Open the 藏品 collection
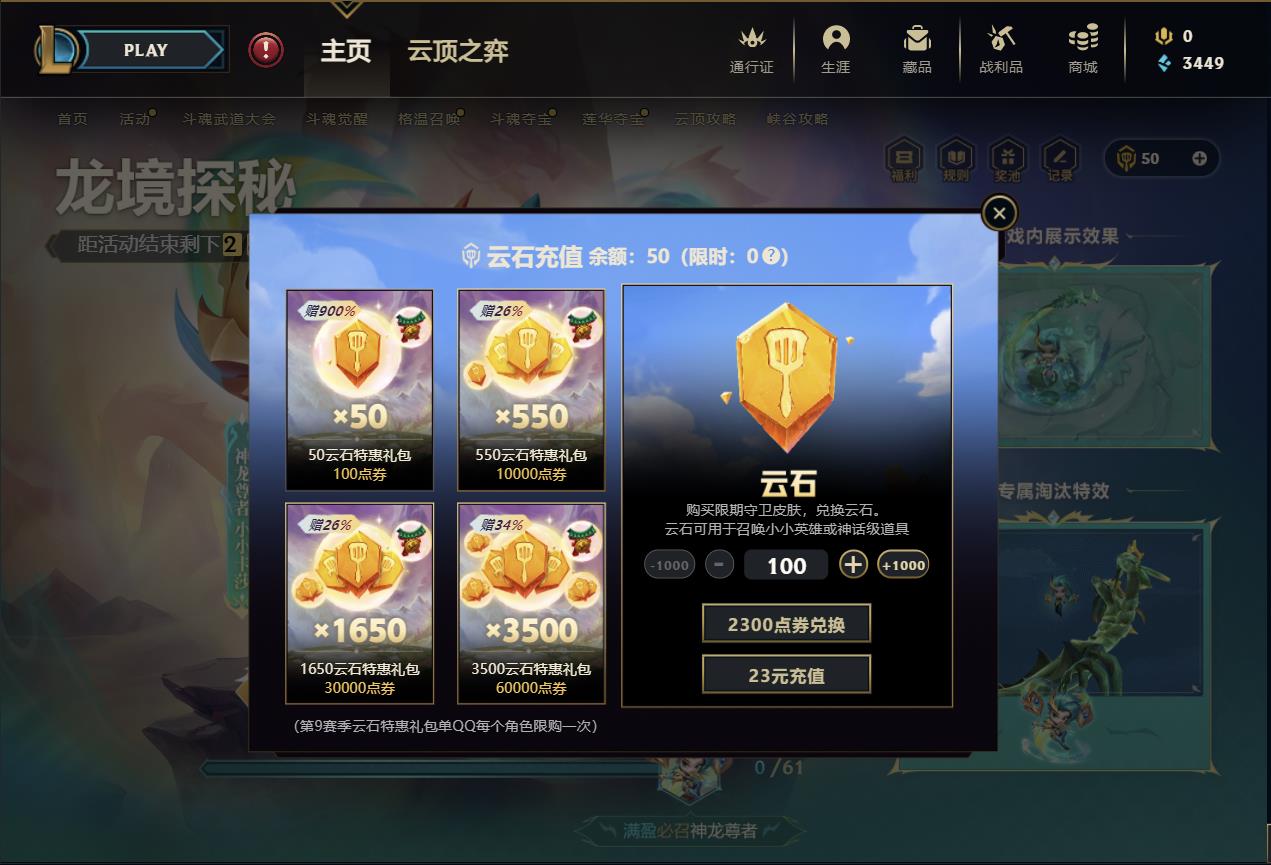Viewport: 1271px width, 865px height. point(917,50)
